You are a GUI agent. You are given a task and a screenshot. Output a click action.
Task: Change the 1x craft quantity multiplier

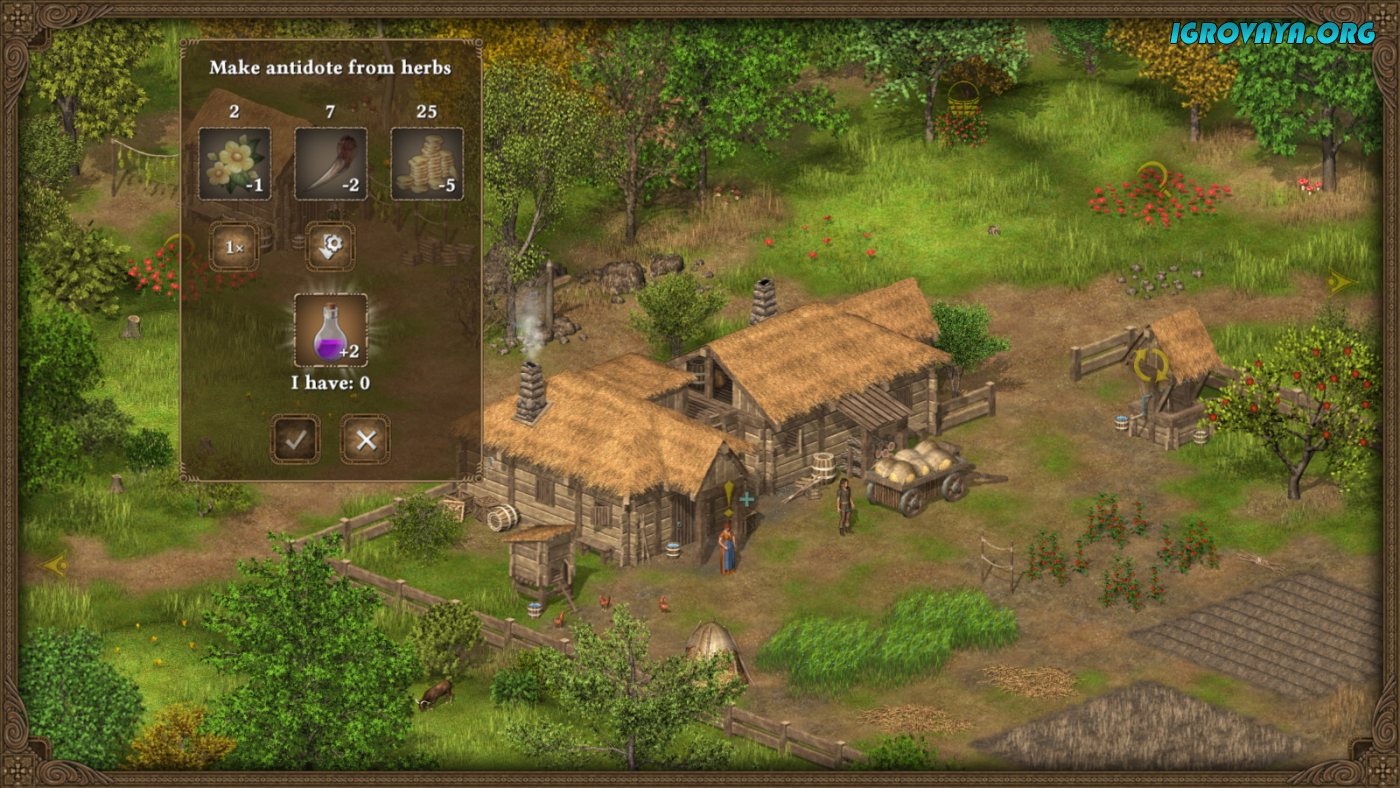(234, 246)
